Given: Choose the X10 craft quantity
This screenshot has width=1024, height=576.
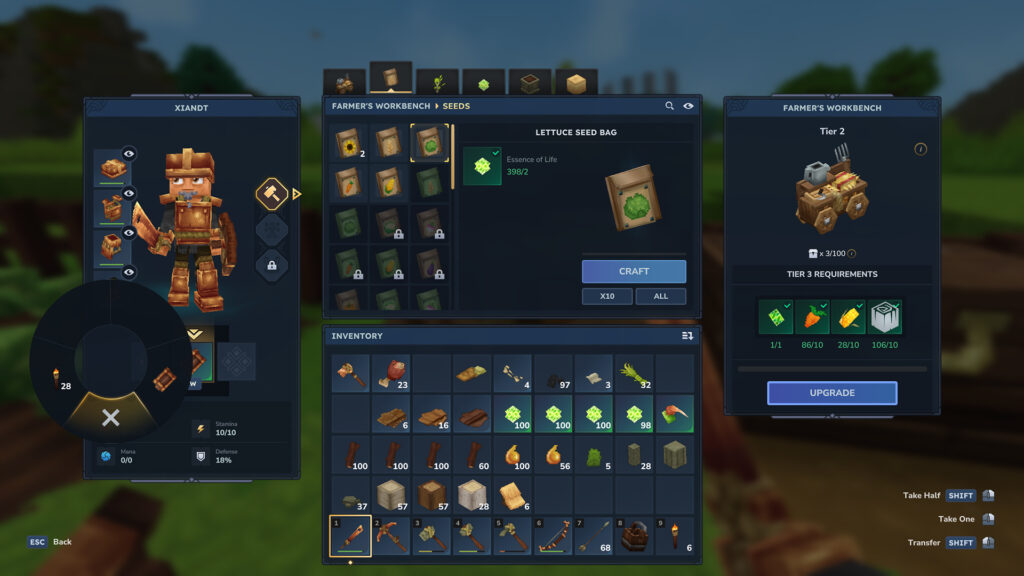Looking at the screenshot, I should pos(607,296).
